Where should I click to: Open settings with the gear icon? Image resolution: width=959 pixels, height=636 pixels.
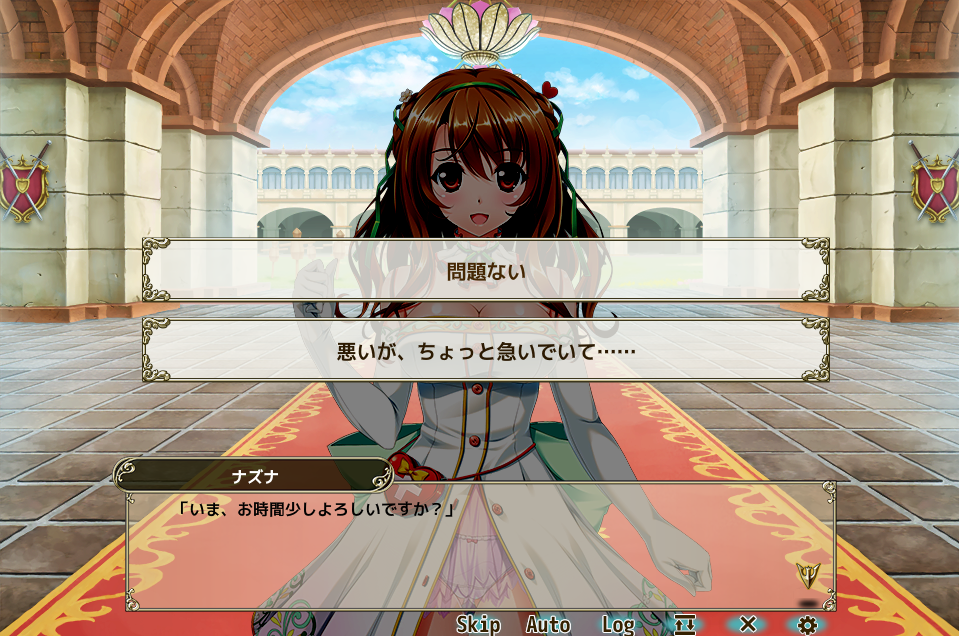tap(807, 624)
